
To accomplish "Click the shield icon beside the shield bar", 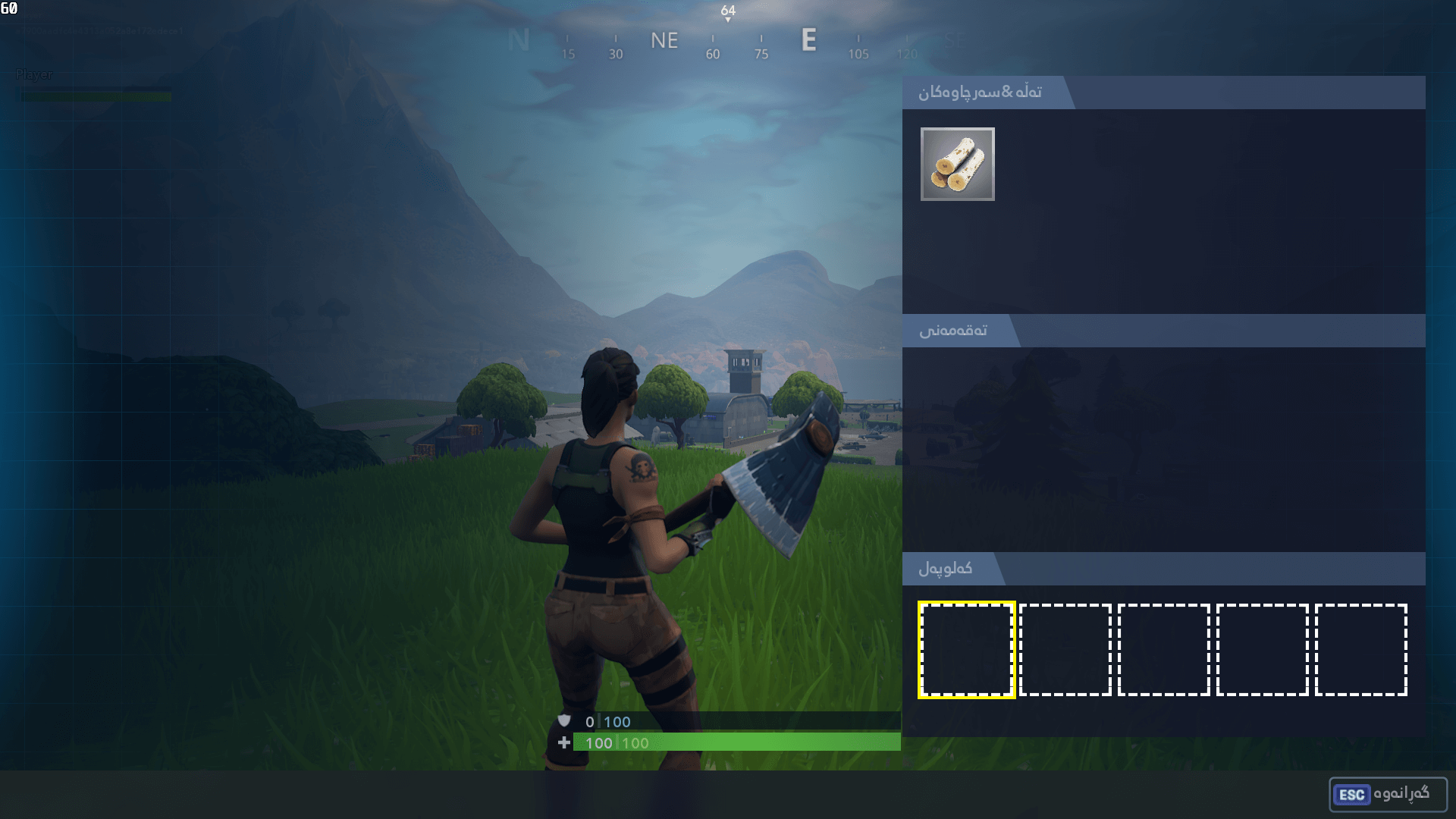I will 563,722.
